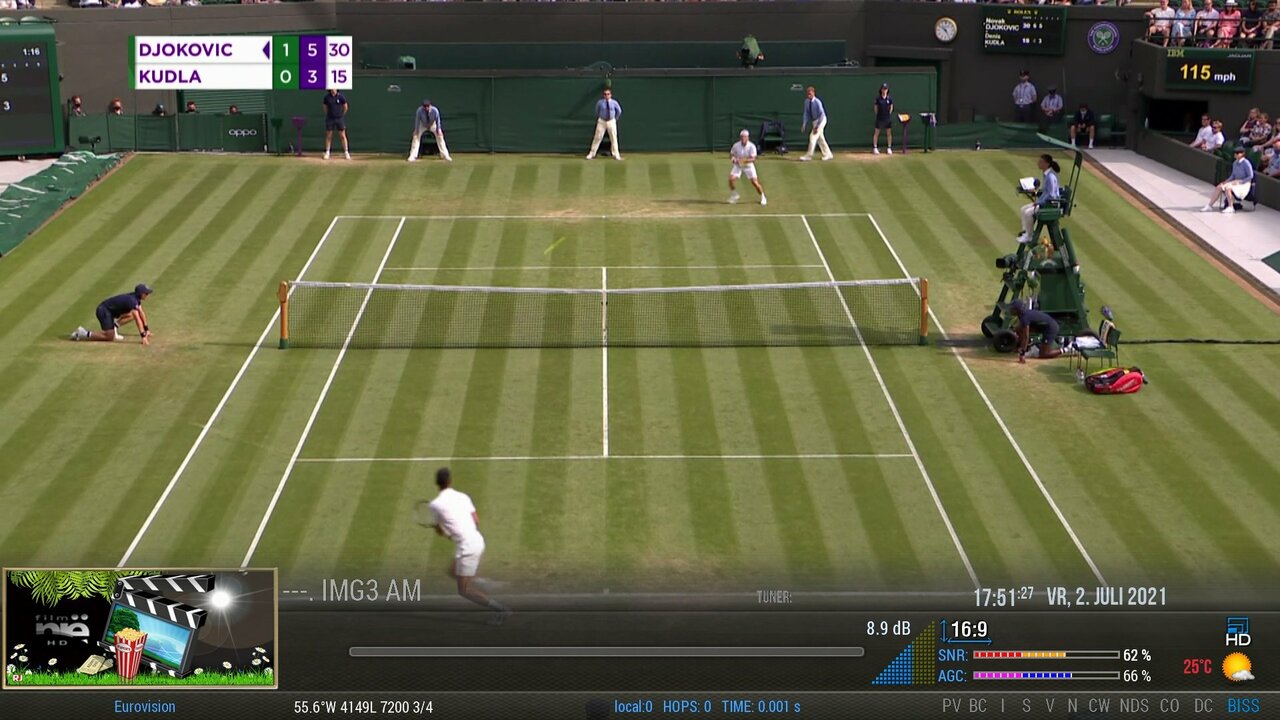The width and height of the screenshot is (1280, 720).
Task: Click the film clapperboard channel logo
Action: 140,628
